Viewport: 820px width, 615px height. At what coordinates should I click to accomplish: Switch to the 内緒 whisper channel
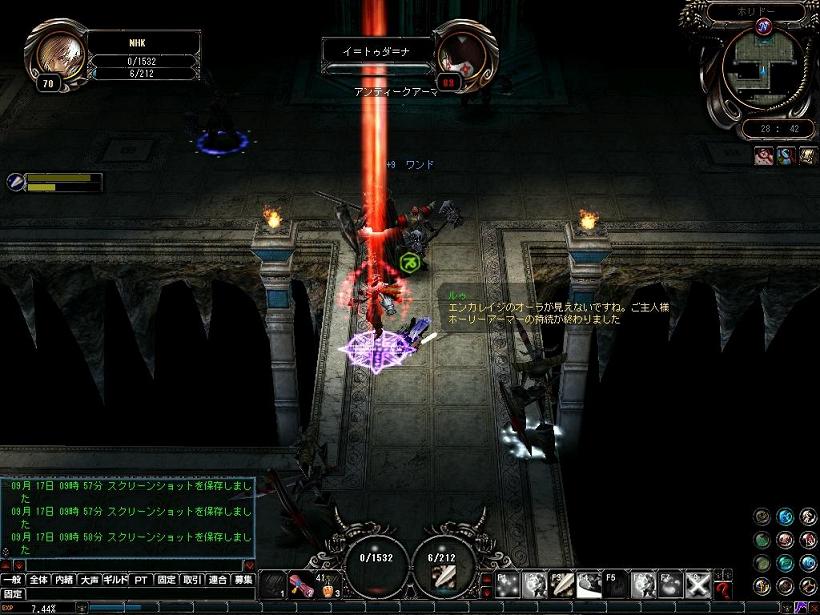(x=64, y=579)
